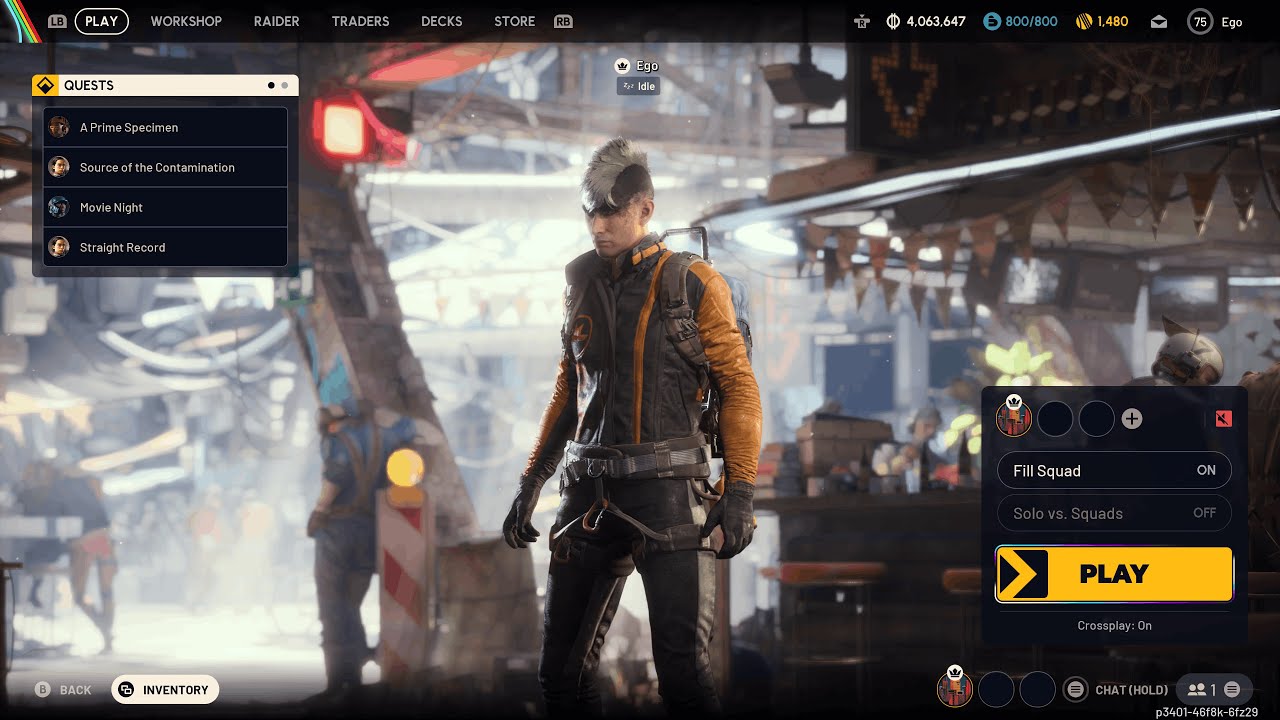The image size is (1280, 720).
Task: Open the Store tab
Action: pos(514,21)
